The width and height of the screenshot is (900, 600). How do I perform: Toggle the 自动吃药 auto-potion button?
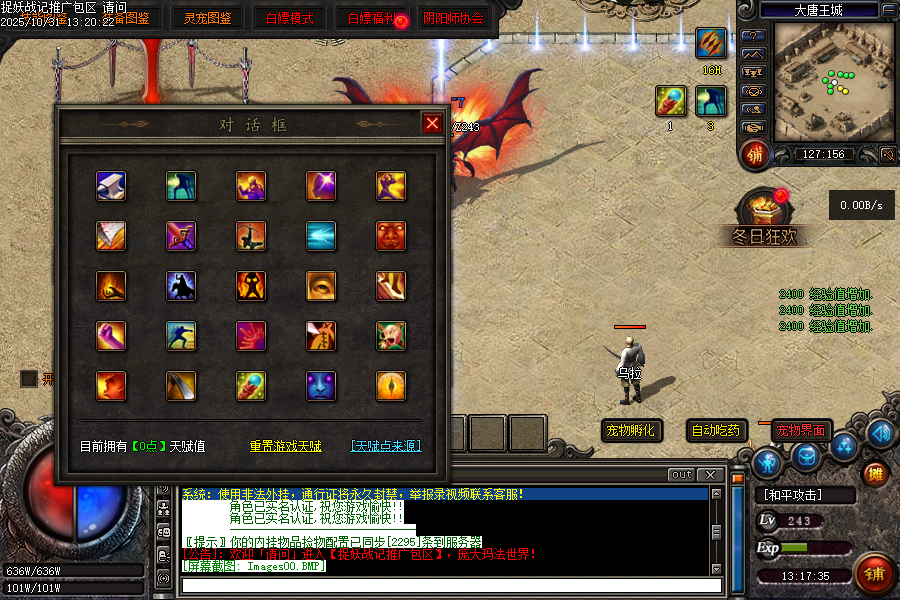tap(717, 431)
